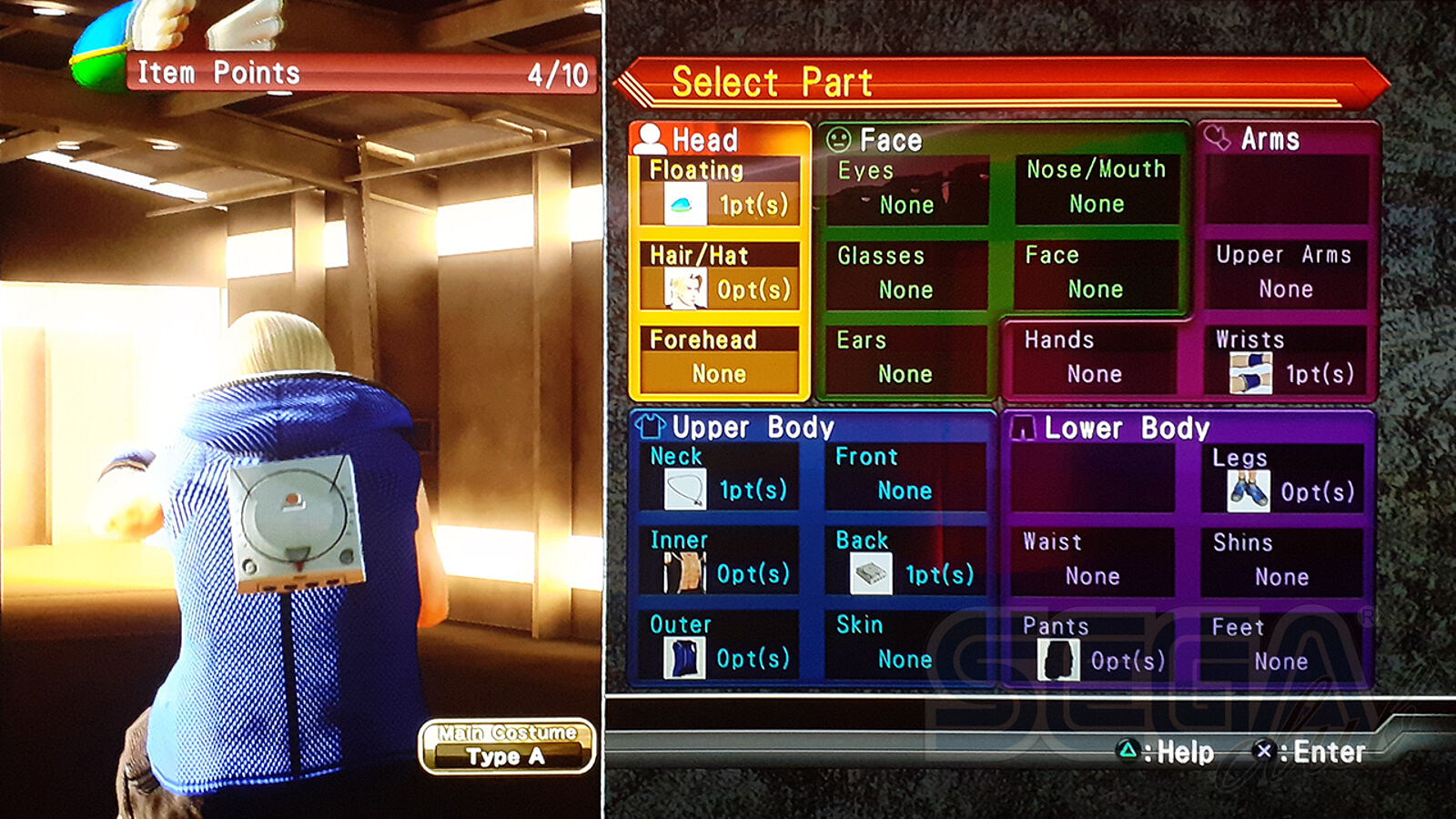Viewport: 1456px width, 819px height.
Task: Select the Waist slot
Action: [x=1093, y=561]
